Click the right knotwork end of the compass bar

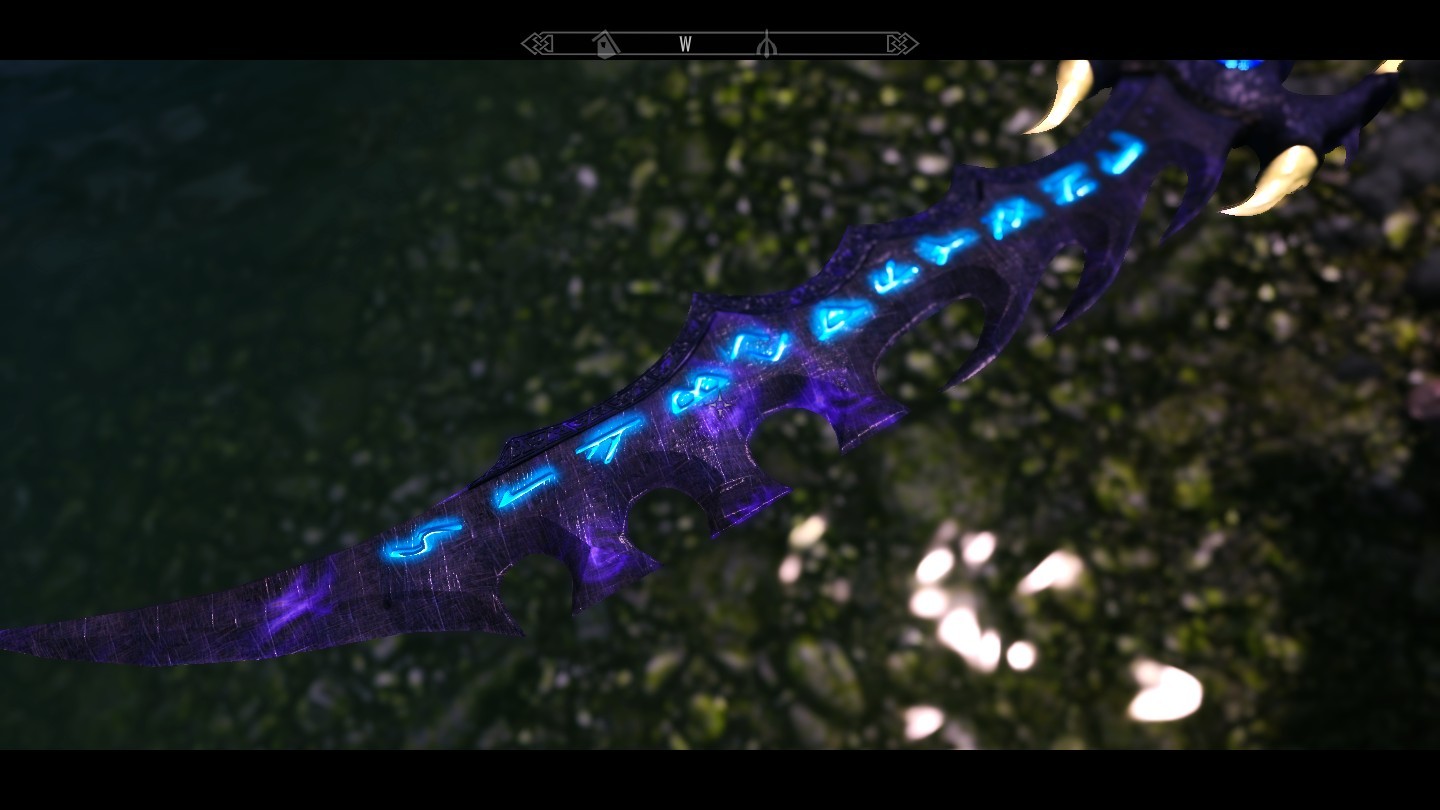(x=897, y=43)
